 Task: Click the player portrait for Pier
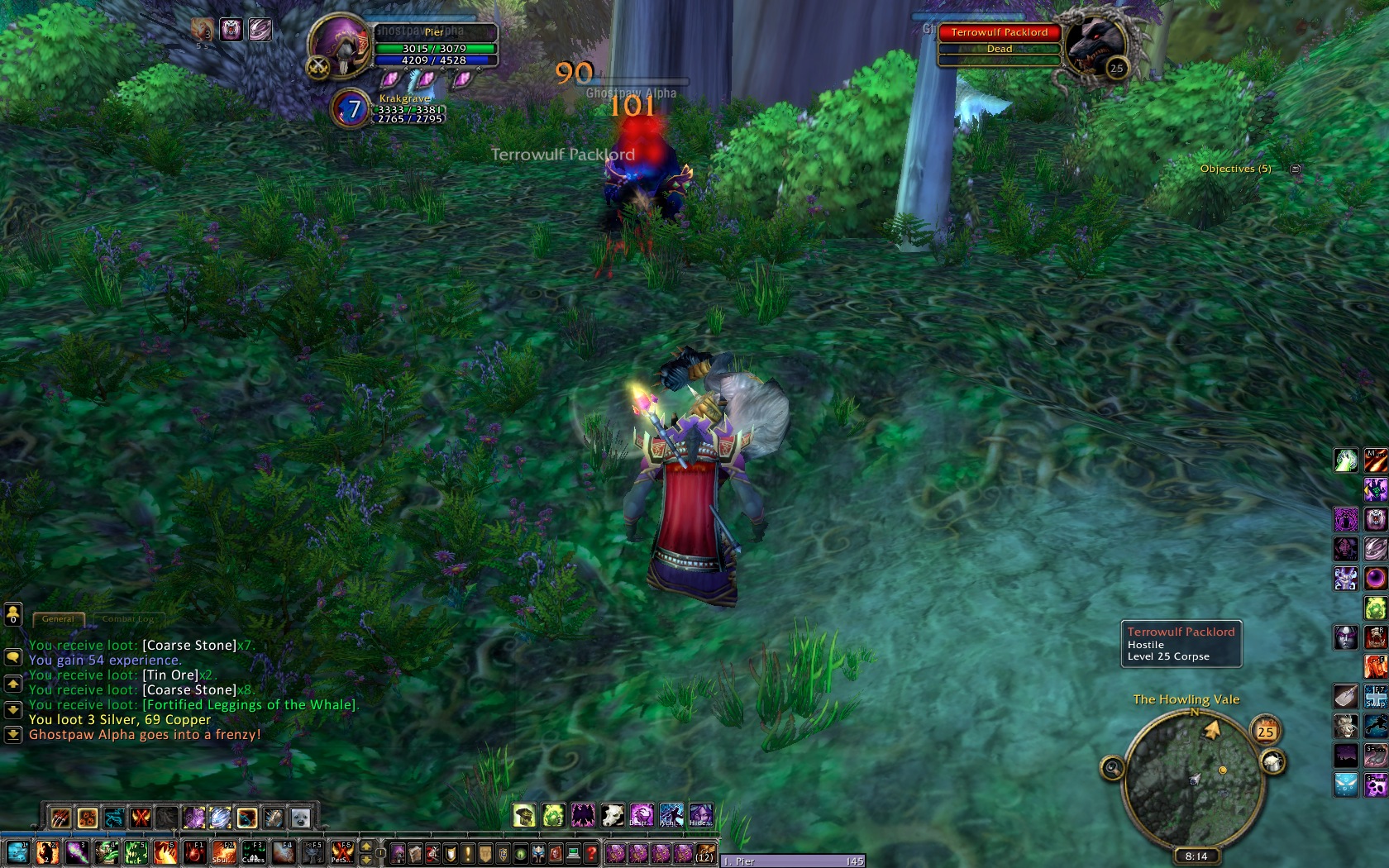coord(339,47)
